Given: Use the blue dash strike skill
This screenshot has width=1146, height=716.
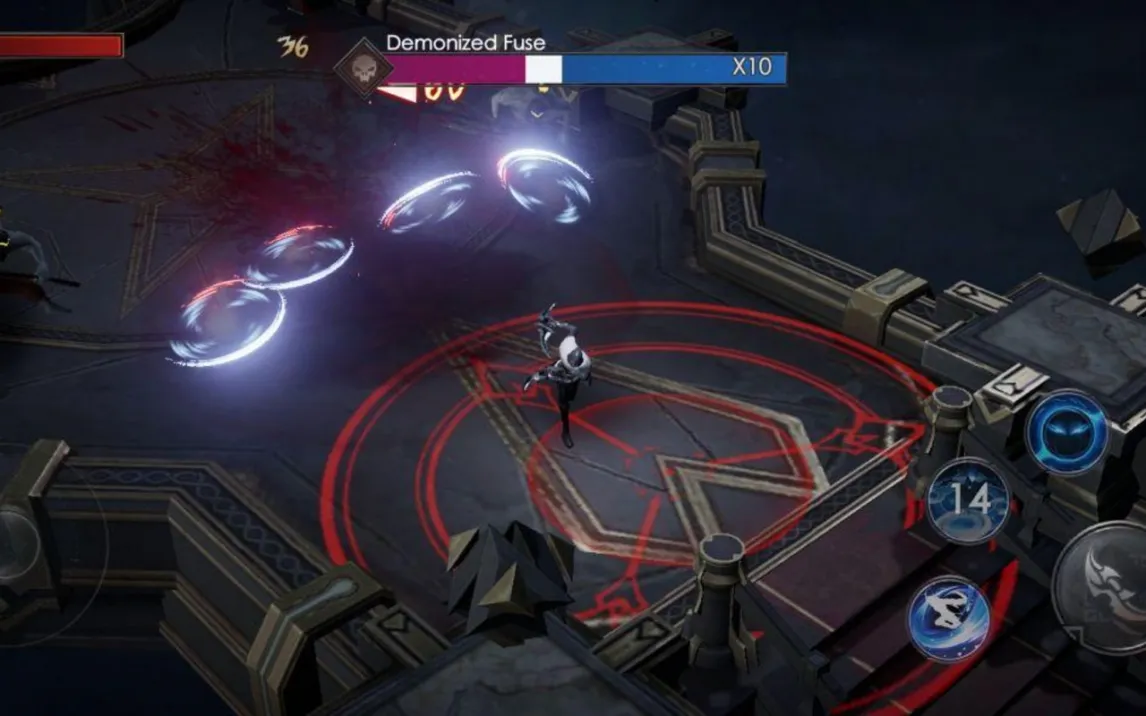Looking at the screenshot, I should [x=949, y=618].
